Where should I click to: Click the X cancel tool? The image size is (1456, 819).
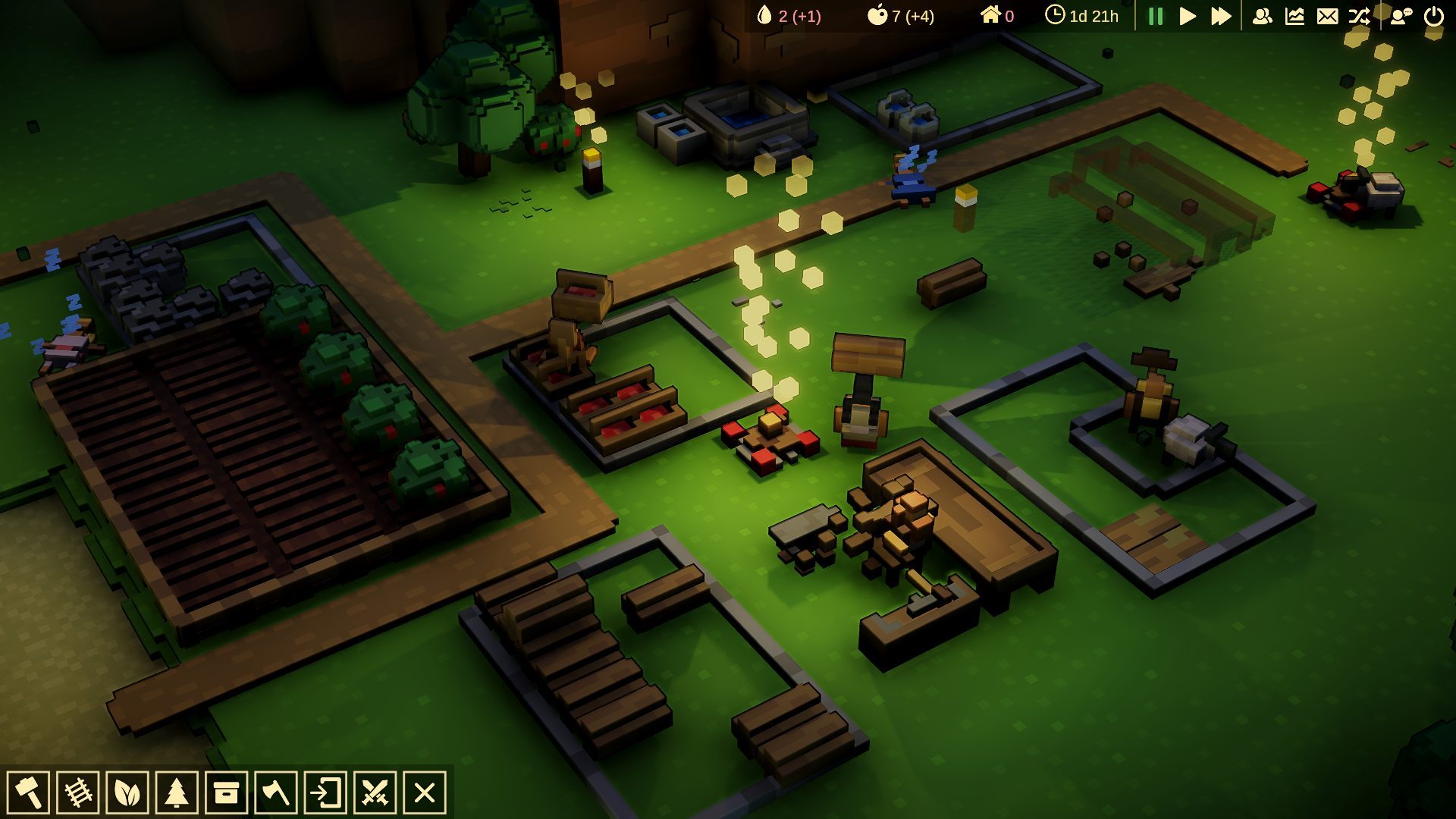[425, 793]
